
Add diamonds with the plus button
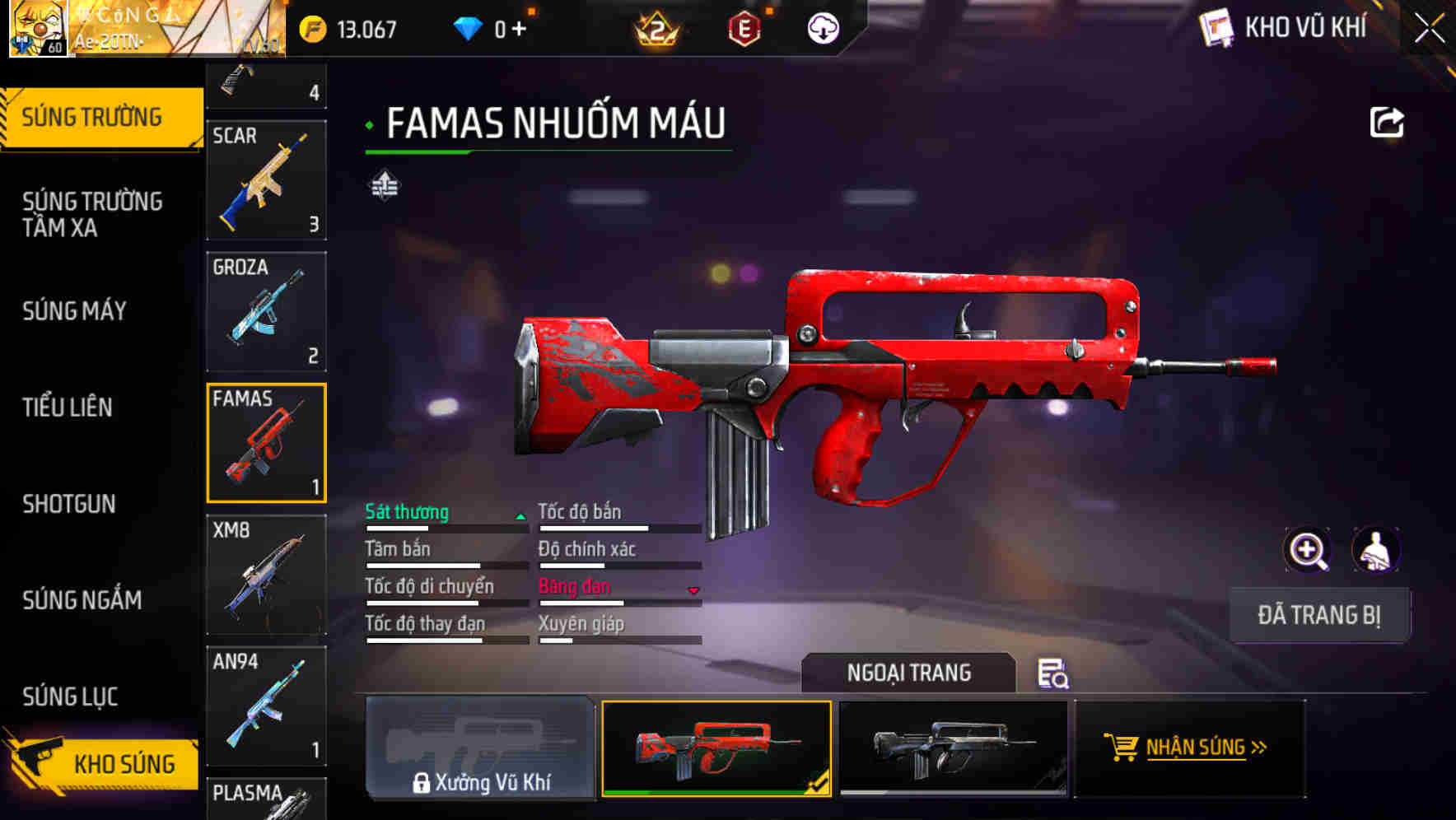point(519,30)
